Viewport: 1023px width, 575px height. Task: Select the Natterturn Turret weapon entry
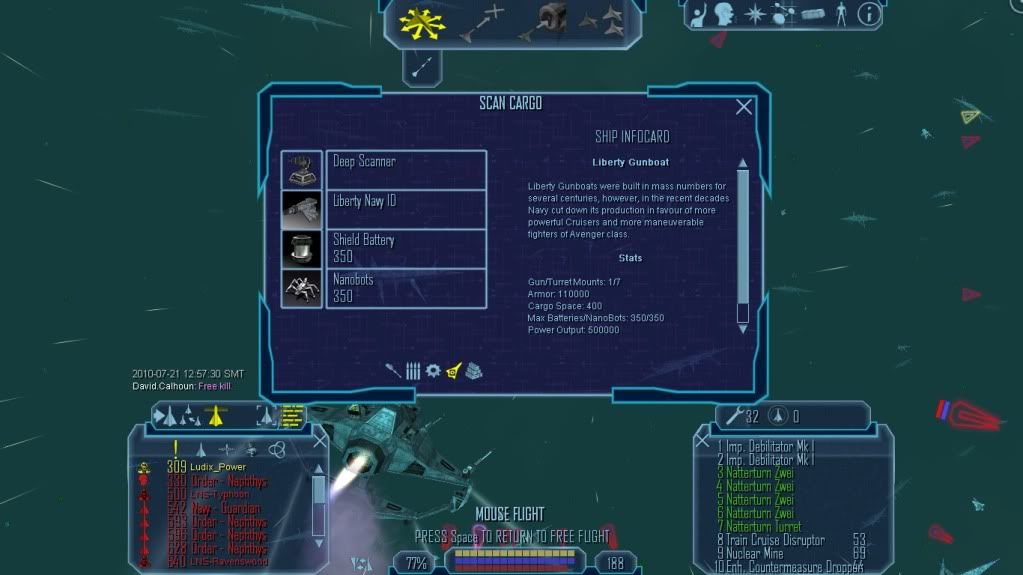[763, 526]
